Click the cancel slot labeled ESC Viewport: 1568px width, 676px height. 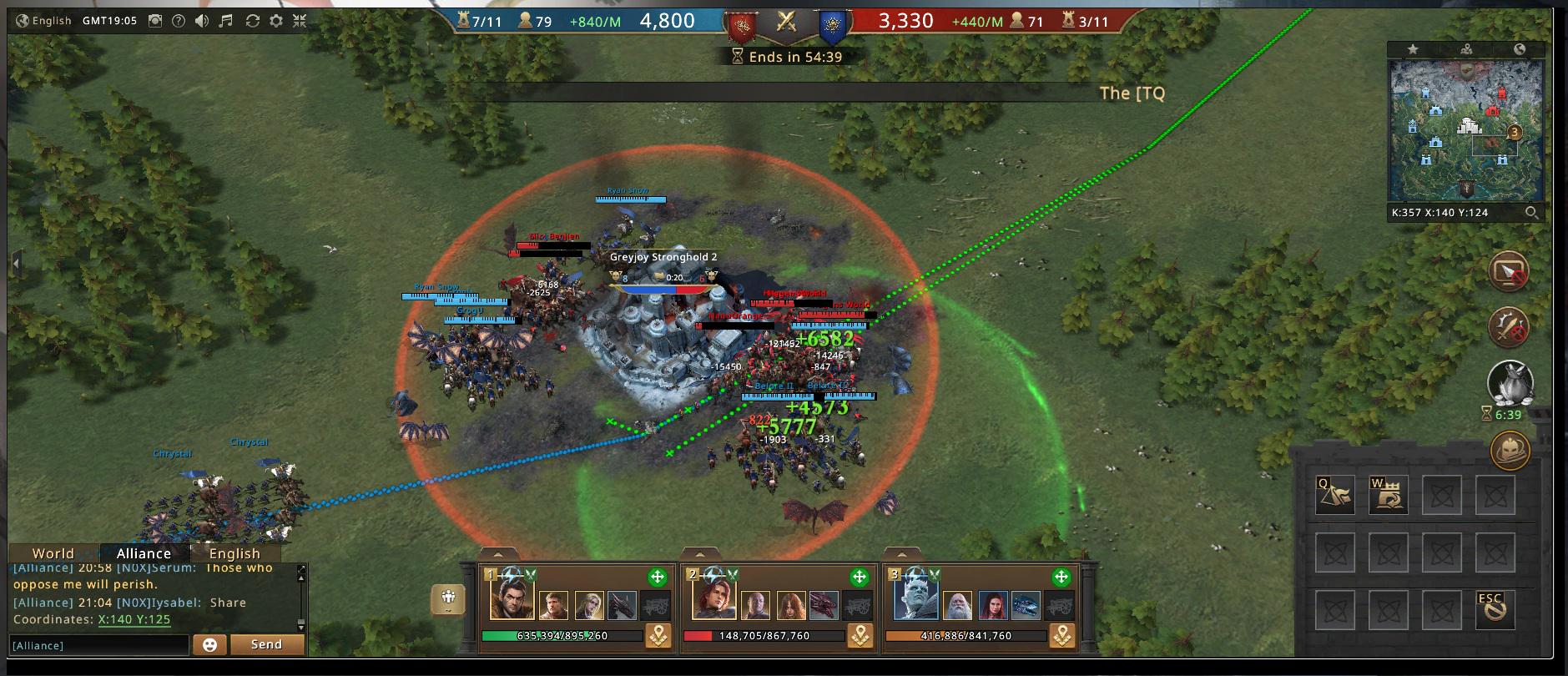click(1494, 609)
